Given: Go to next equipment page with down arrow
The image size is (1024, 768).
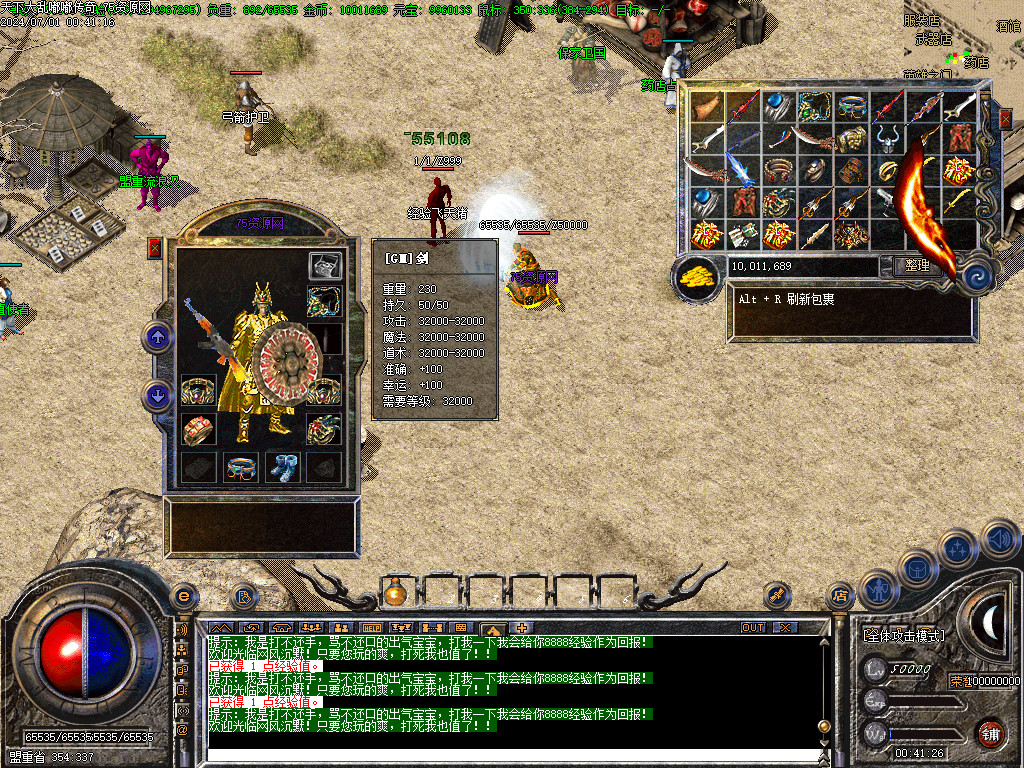Looking at the screenshot, I should pyautogui.click(x=158, y=396).
